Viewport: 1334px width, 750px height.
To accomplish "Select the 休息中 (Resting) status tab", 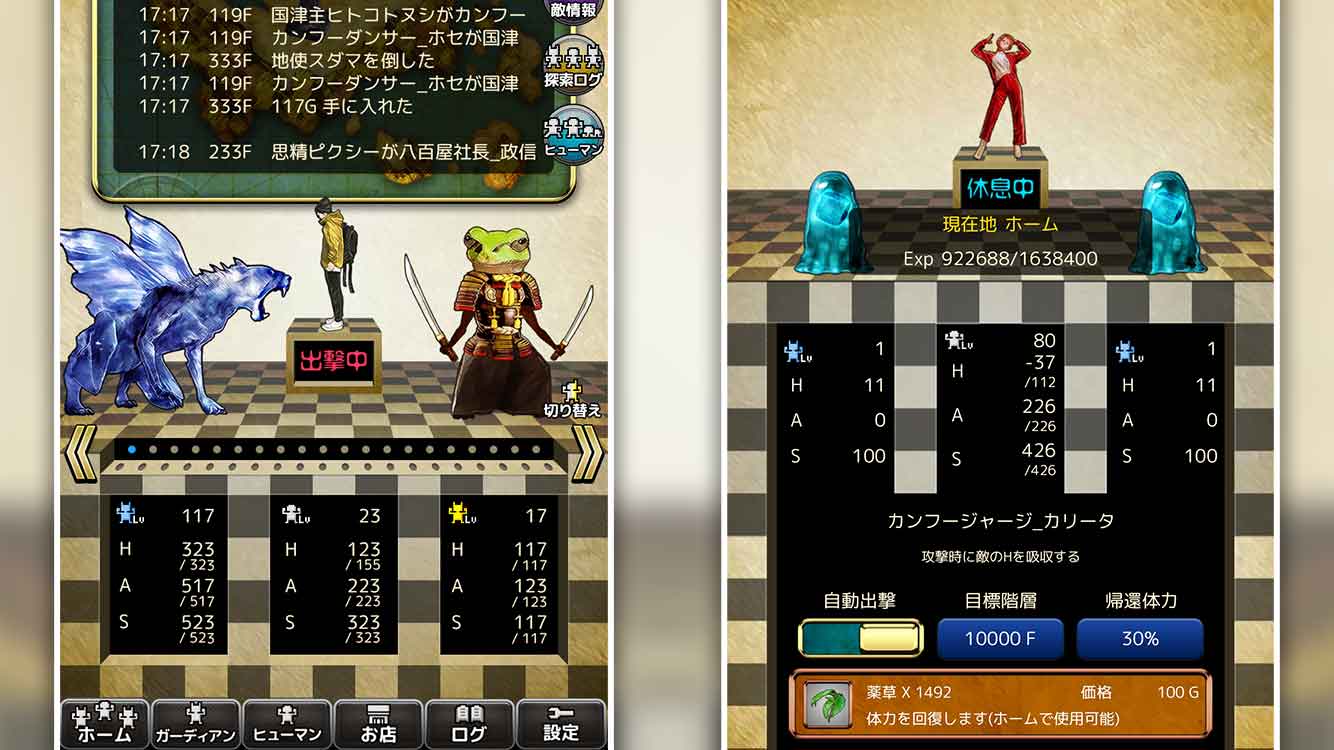I will (1002, 188).
